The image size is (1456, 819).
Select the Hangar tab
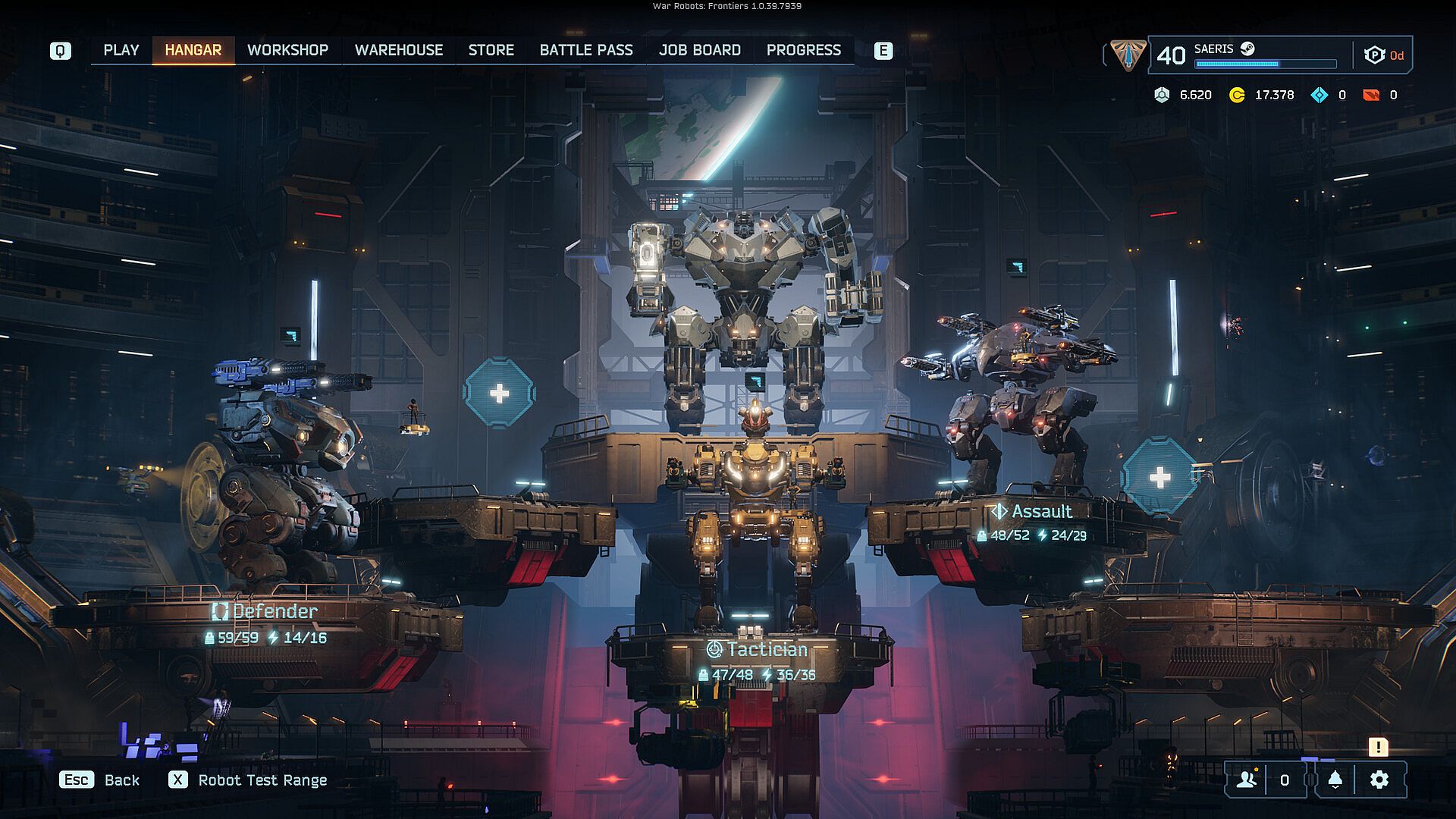click(x=193, y=50)
